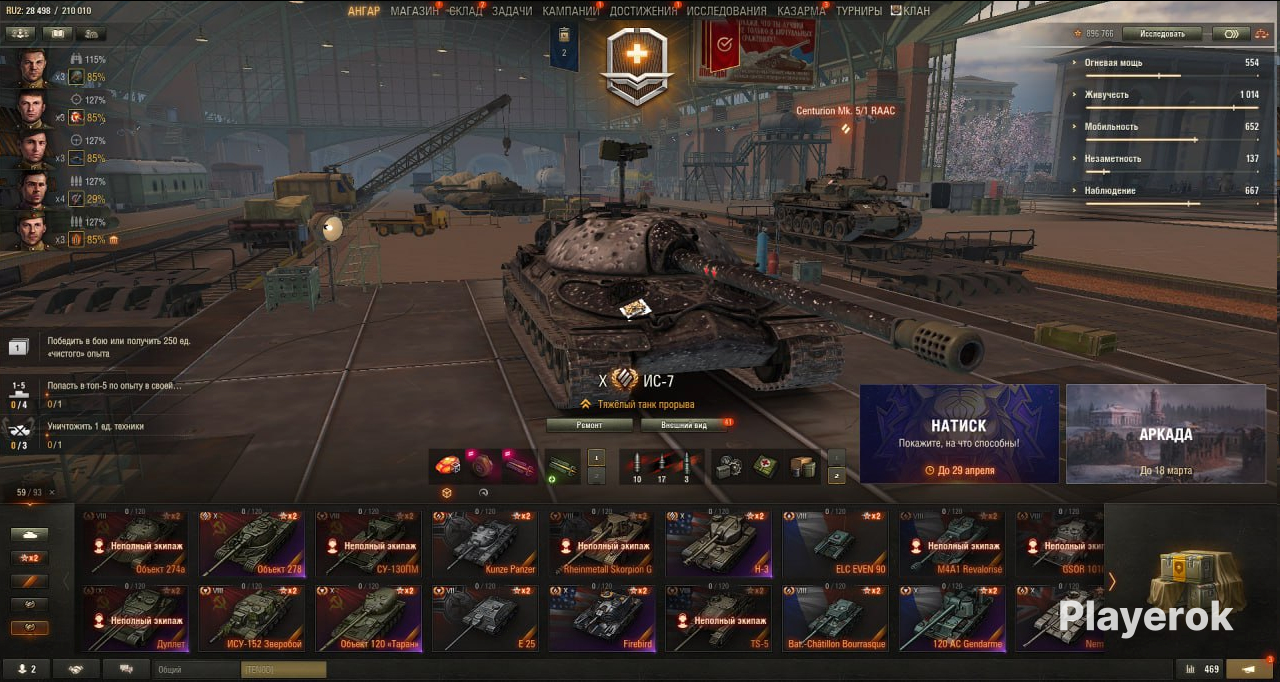Open the Внешний вид exterior customization
This screenshot has width=1280, height=682.
[687, 425]
